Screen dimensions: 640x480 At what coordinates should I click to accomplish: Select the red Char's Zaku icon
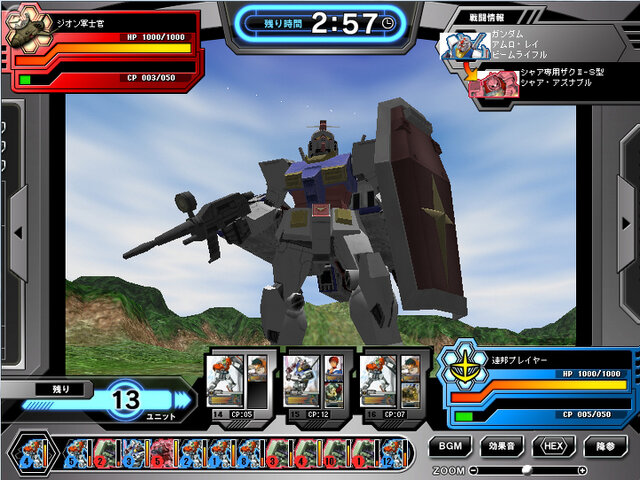tap(489, 84)
